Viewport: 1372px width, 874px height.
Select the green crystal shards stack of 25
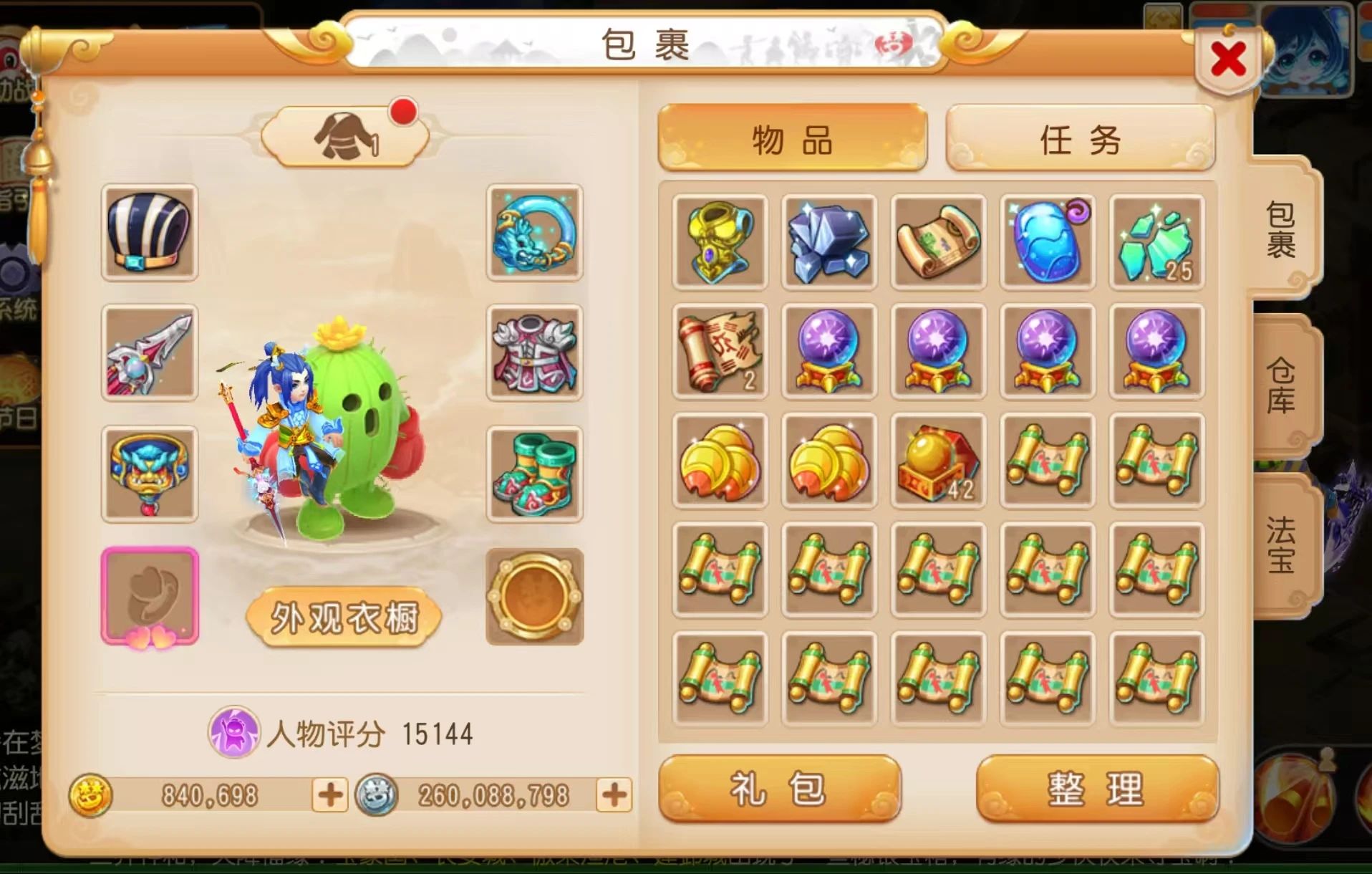1155,241
